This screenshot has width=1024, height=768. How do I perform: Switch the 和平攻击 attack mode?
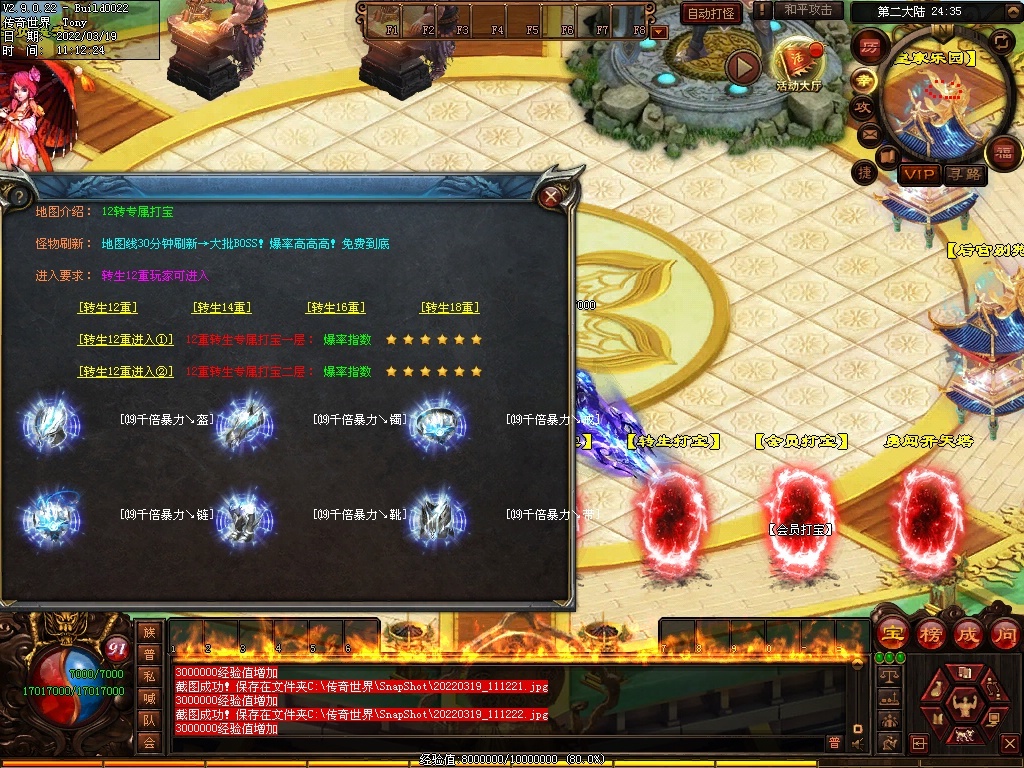tap(808, 10)
